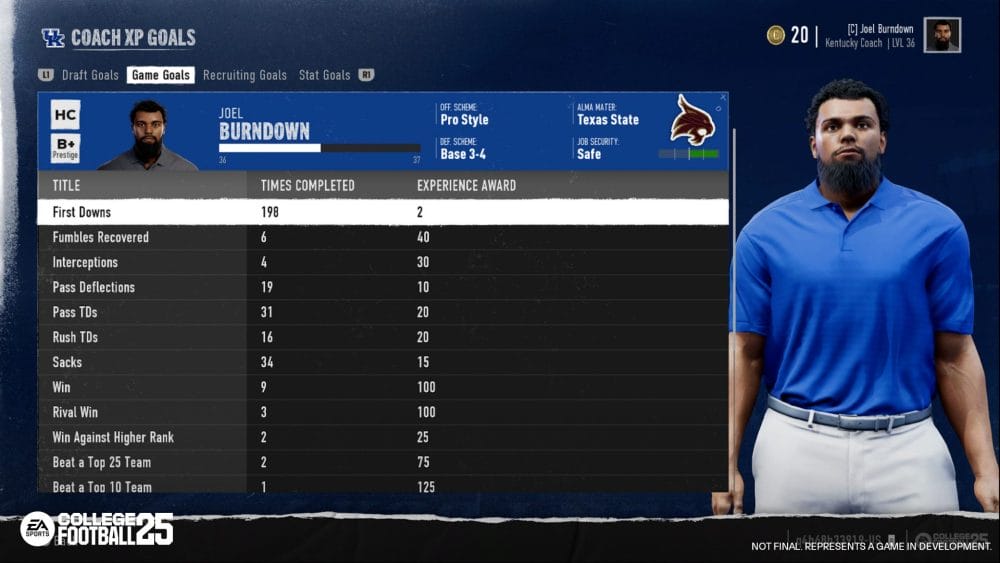Switch to the Draft Goals tab
The image size is (1000, 563).
90,75
